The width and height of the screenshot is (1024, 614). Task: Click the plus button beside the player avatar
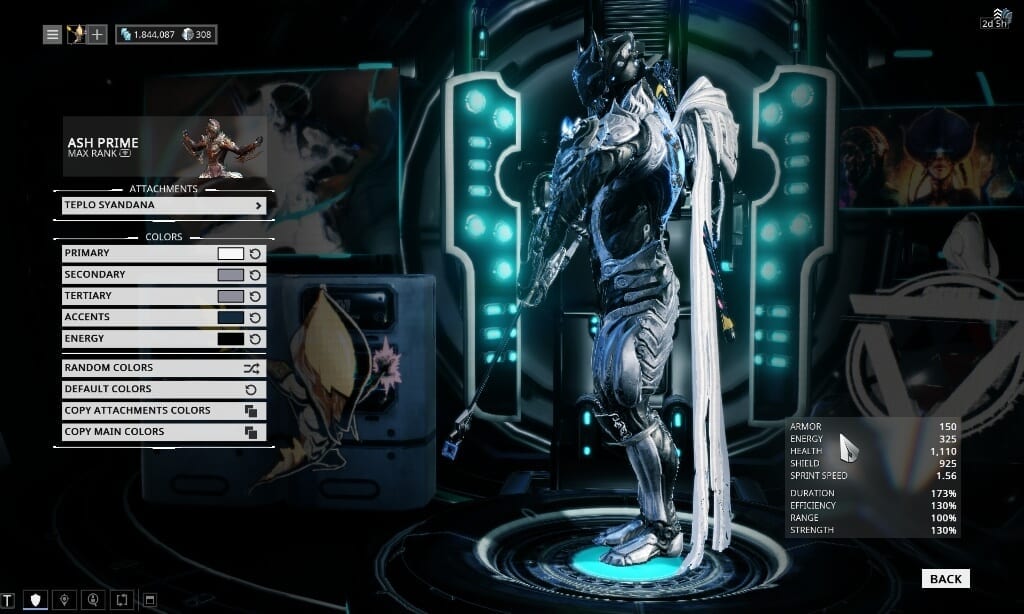pyautogui.click(x=97, y=35)
